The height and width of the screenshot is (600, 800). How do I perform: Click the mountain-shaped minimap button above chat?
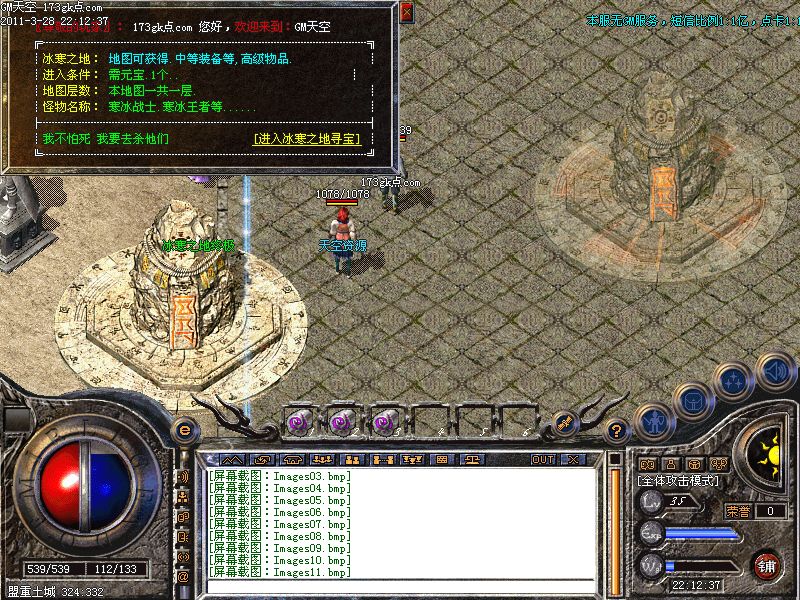[x=232, y=460]
